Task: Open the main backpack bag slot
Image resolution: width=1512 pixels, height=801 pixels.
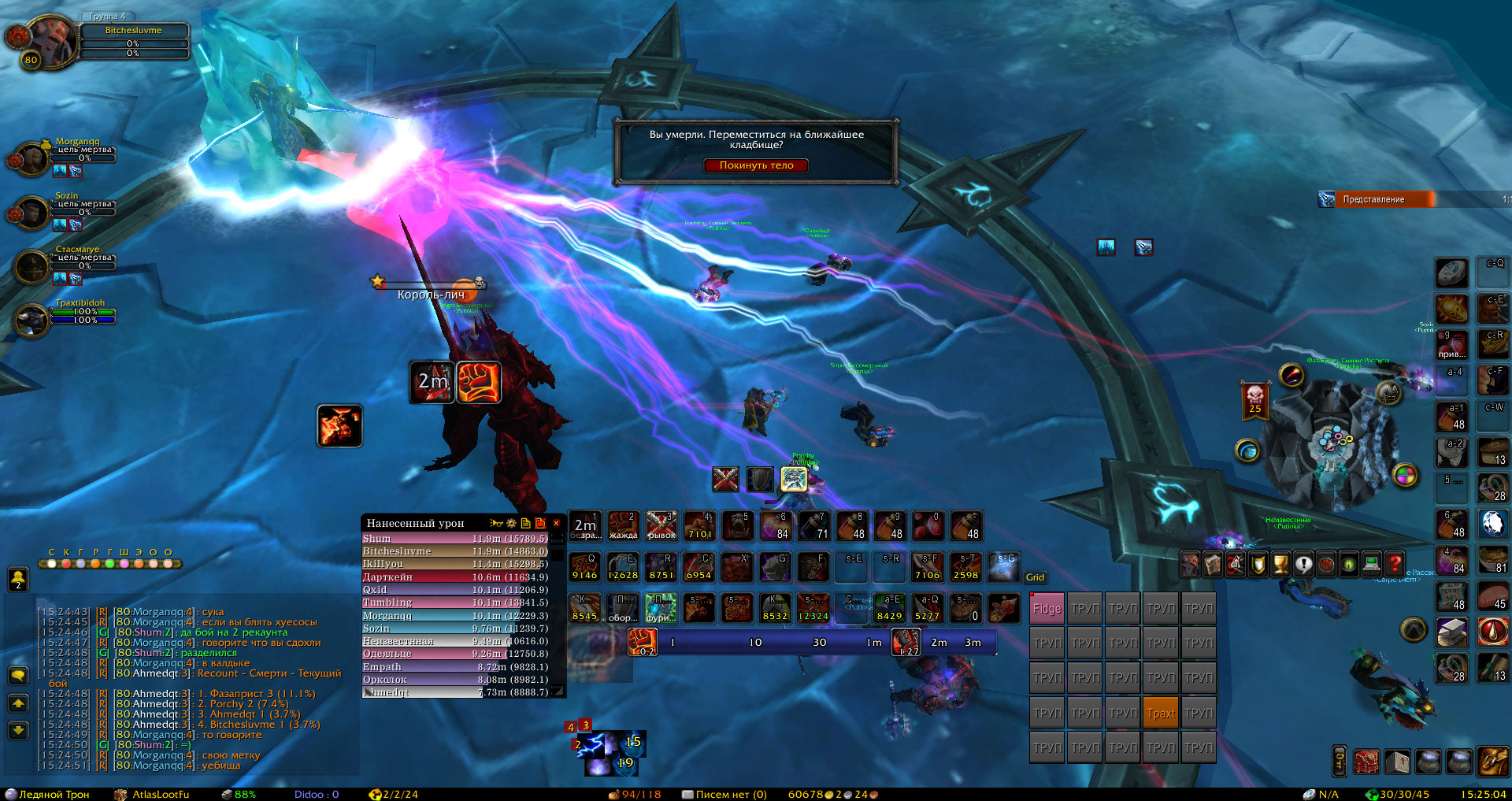Action: point(1492,762)
